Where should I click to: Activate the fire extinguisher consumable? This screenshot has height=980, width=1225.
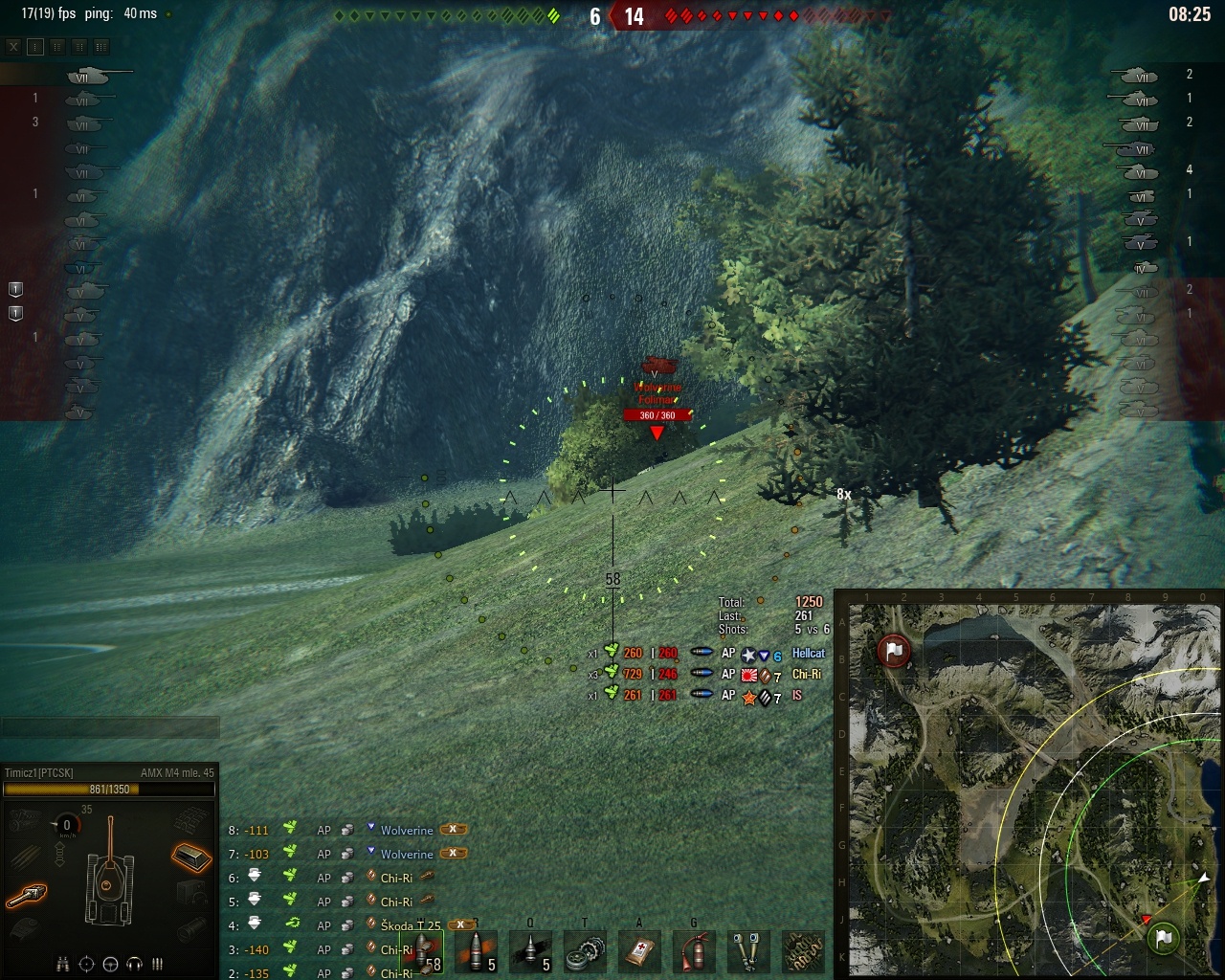pyautogui.click(x=693, y=950)
